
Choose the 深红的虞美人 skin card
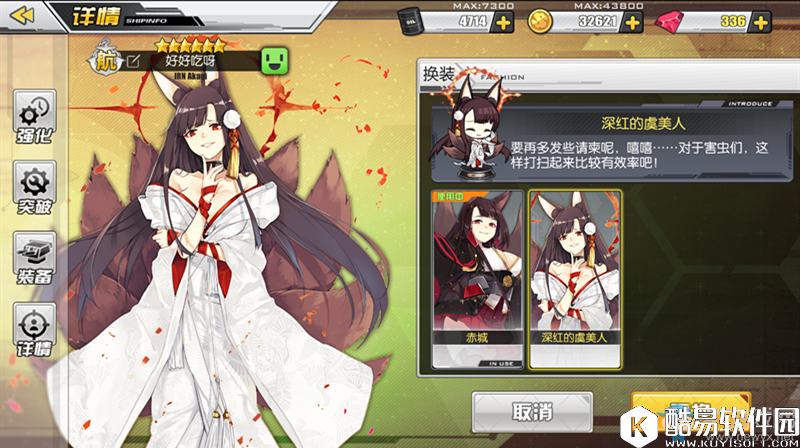point(574,280)
